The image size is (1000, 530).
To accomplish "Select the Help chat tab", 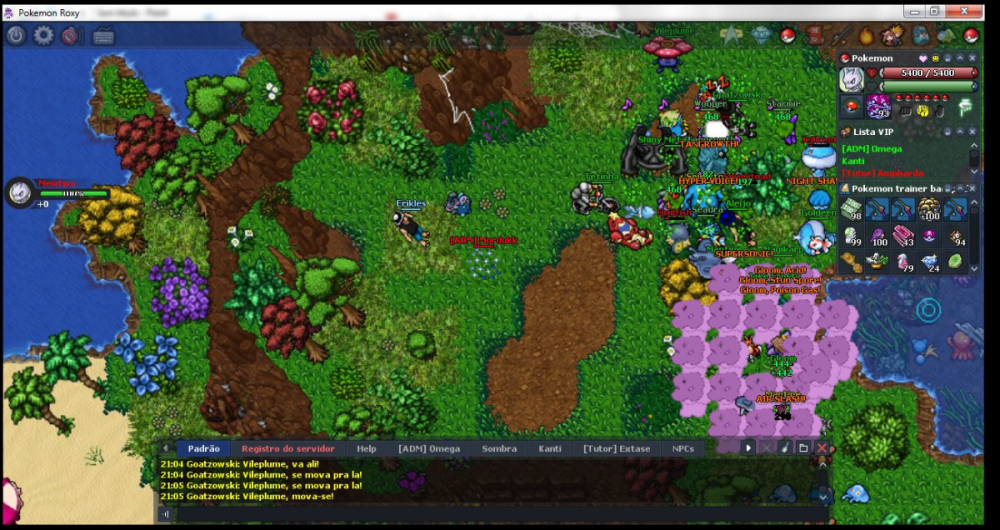I will point(366,449).
